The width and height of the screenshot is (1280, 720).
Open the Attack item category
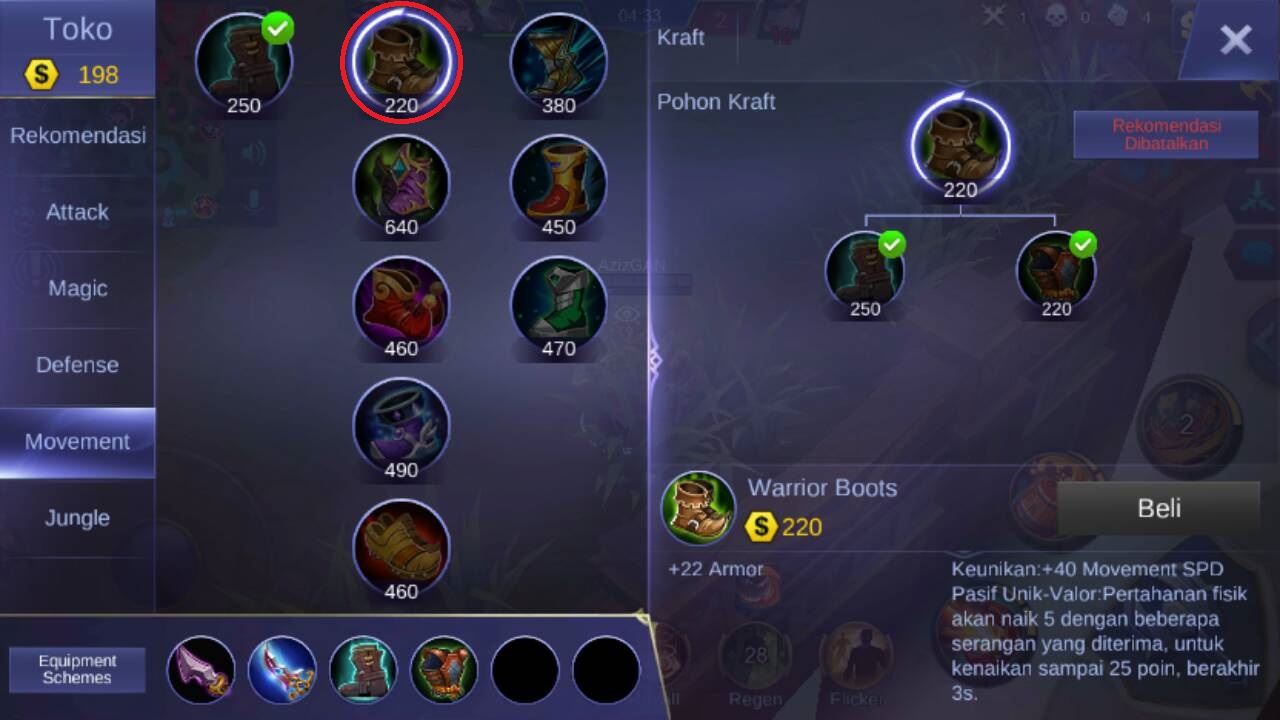[x=78, y=212]
